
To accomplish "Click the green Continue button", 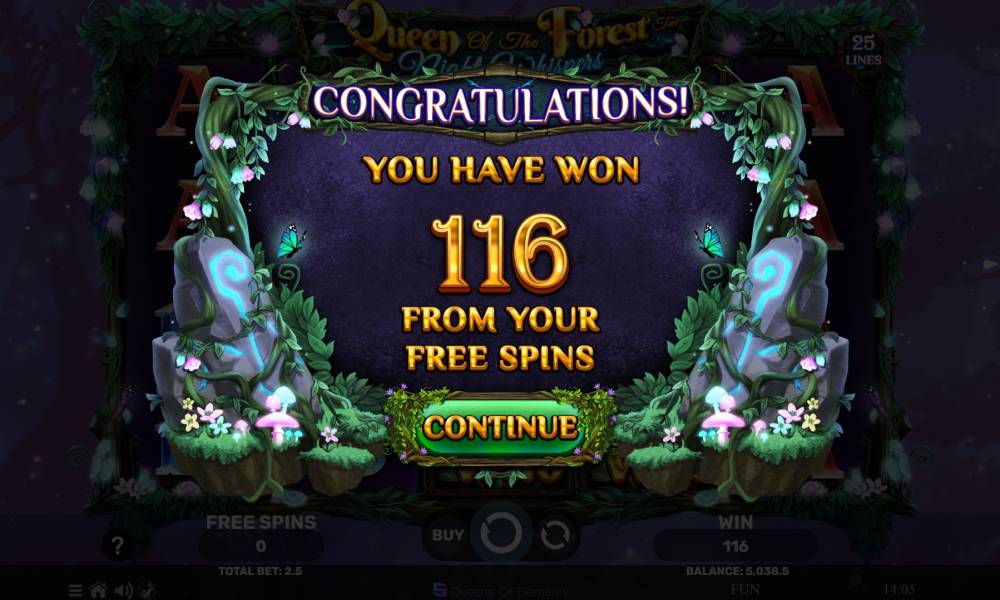I will click(x=500, y=427).
